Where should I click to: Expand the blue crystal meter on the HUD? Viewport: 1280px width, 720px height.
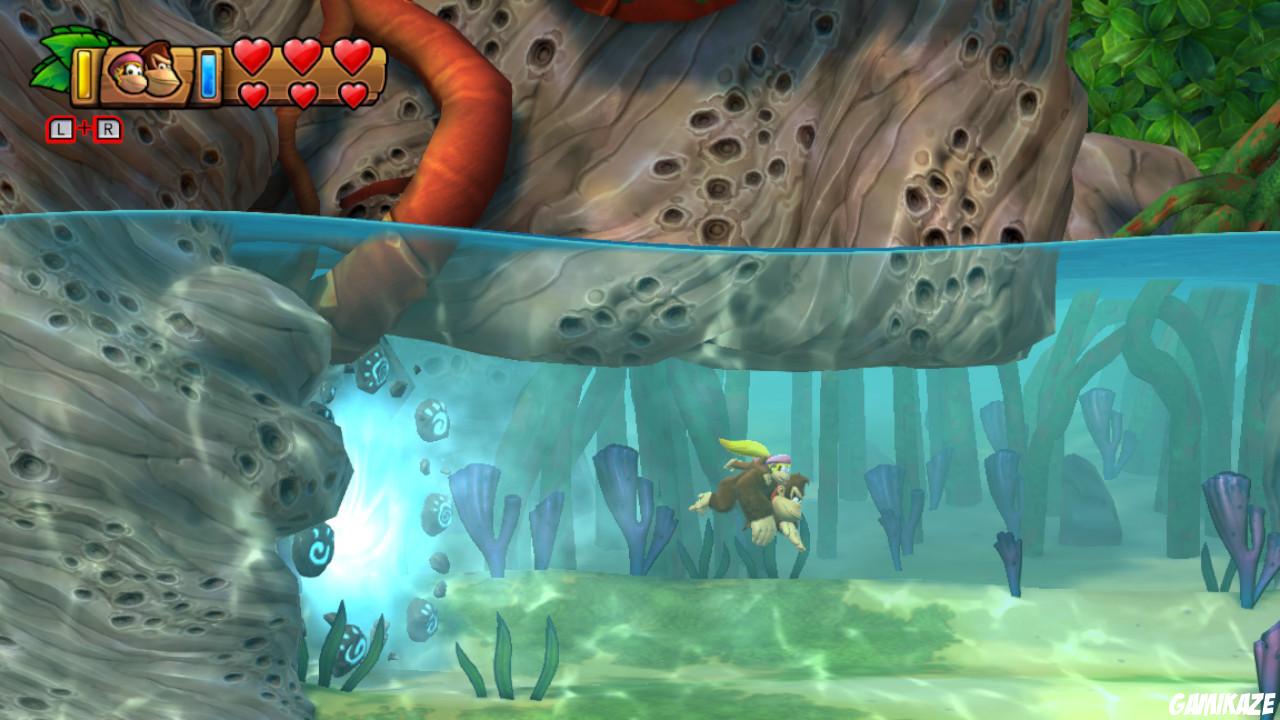coord(207,73)
